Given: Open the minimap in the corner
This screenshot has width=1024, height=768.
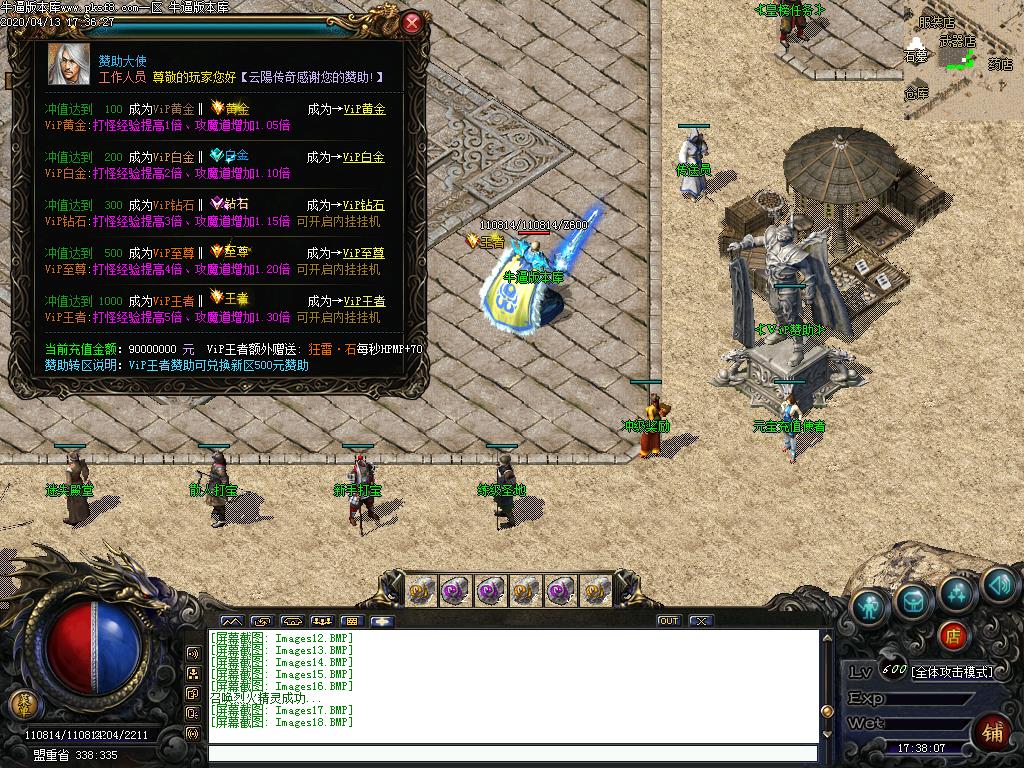Looking at the screenshot, I should pyautogui.click(x=963, y=60).
